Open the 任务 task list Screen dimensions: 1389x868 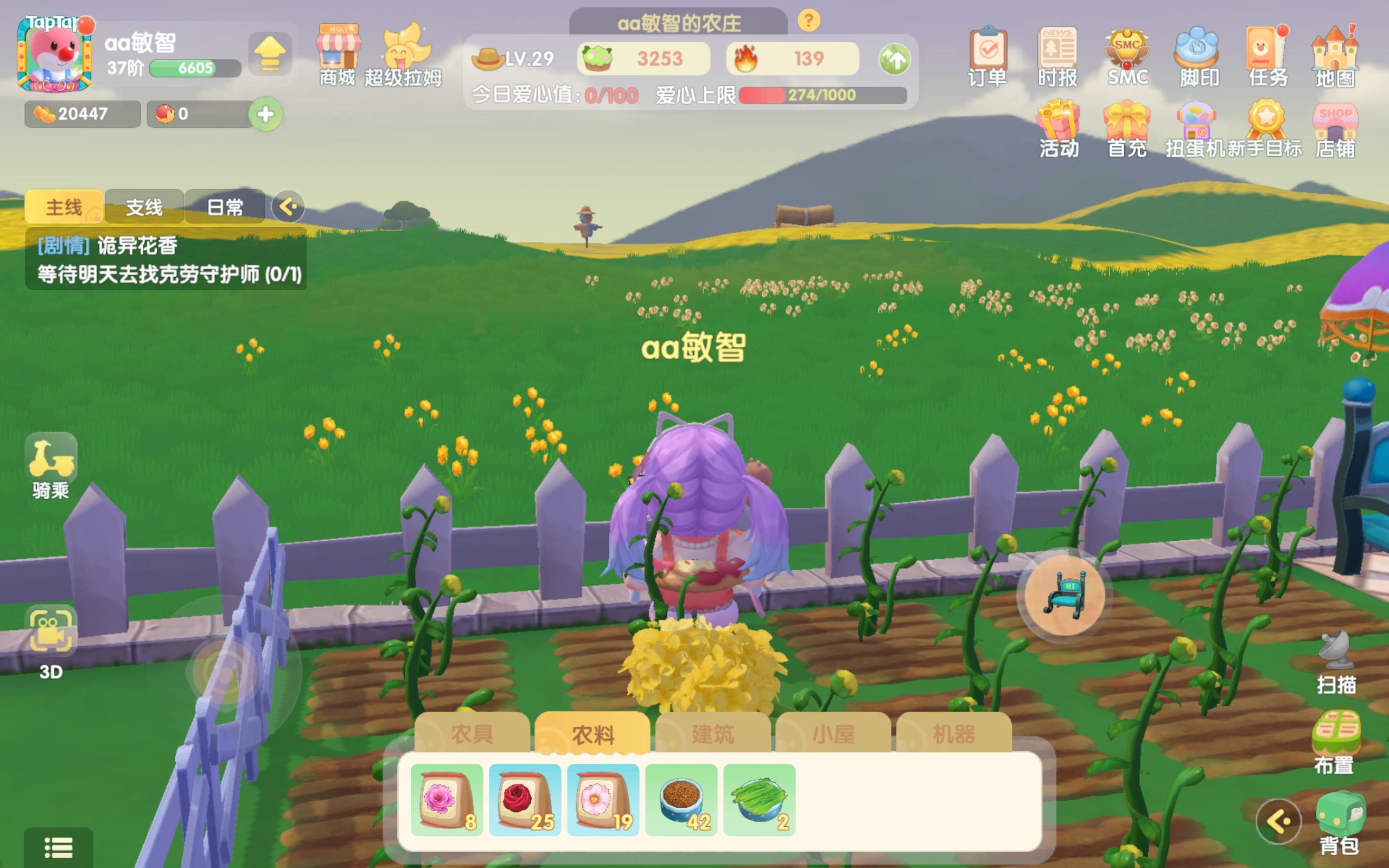pyautogui.click(x=1269, y=55)
